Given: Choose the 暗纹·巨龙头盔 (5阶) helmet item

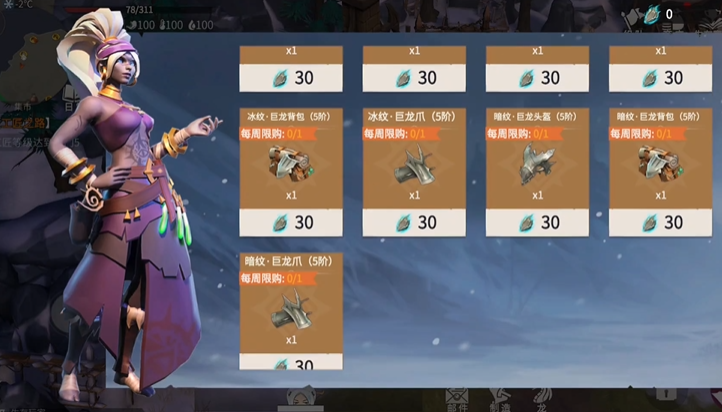Looking at the screenshot, I should pyautogui.click(x=537, y=164).
